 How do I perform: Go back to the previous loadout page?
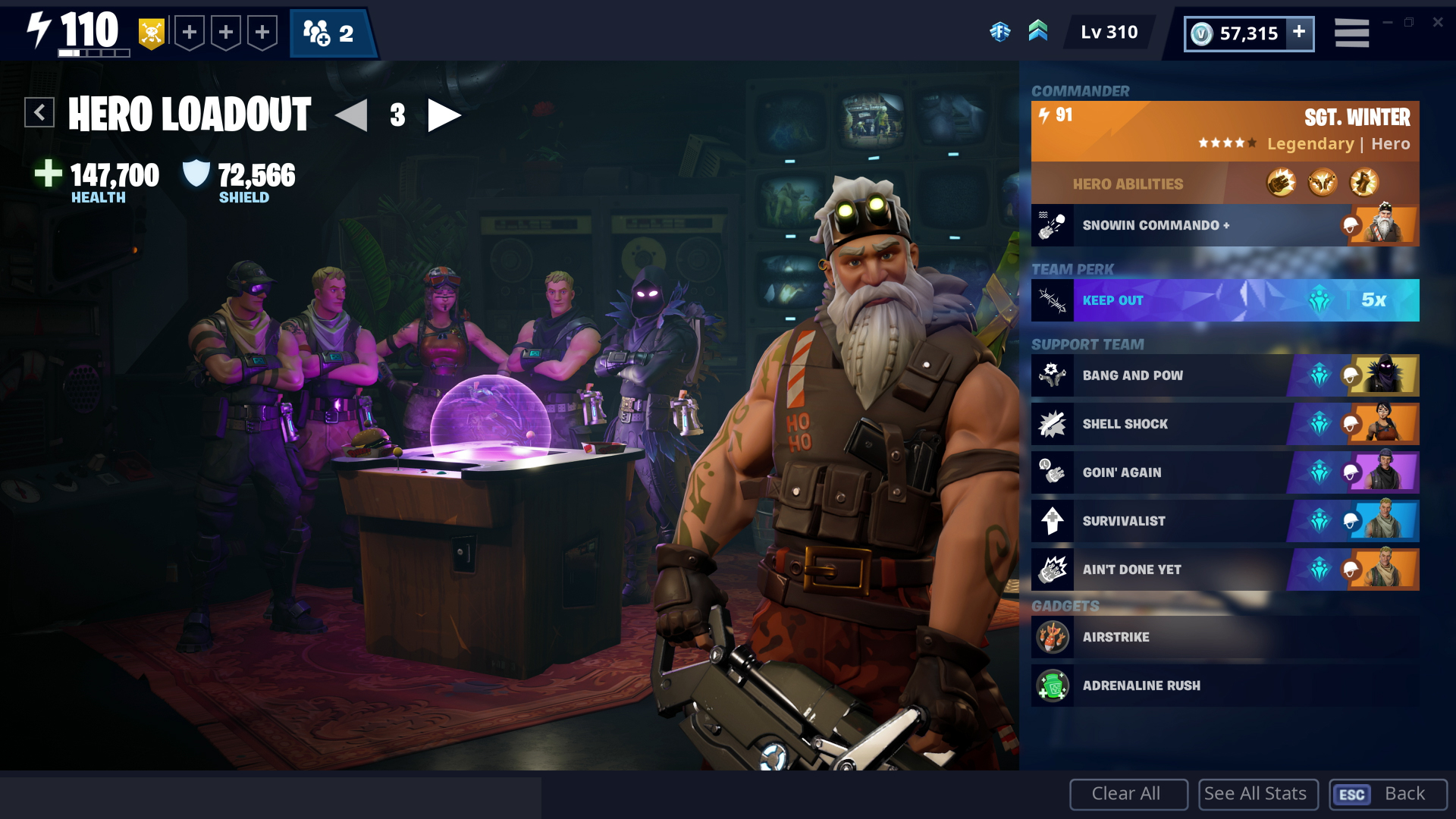(350, 115)
